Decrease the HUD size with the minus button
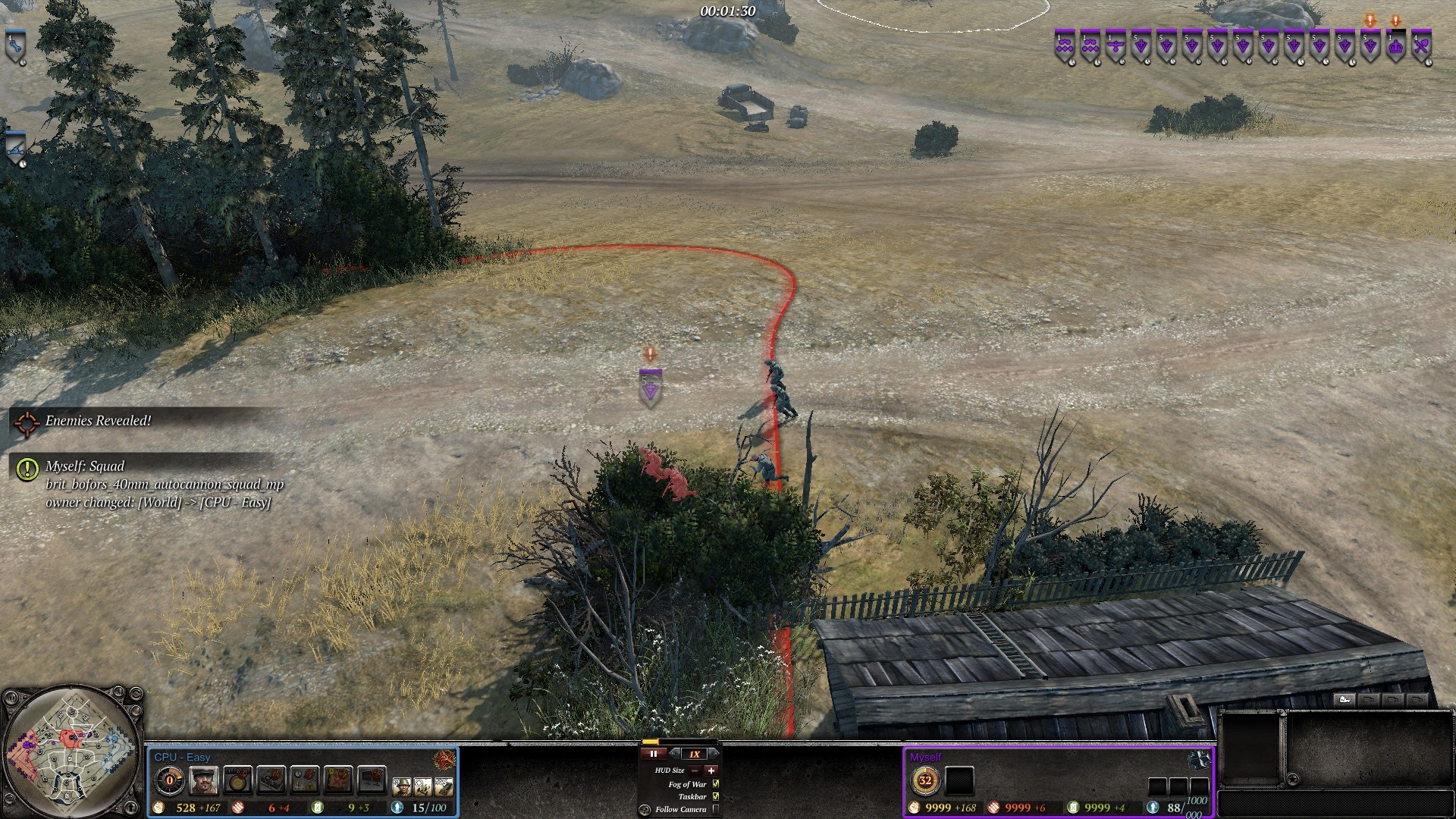 pyautogui.click(x=695, y=770)
